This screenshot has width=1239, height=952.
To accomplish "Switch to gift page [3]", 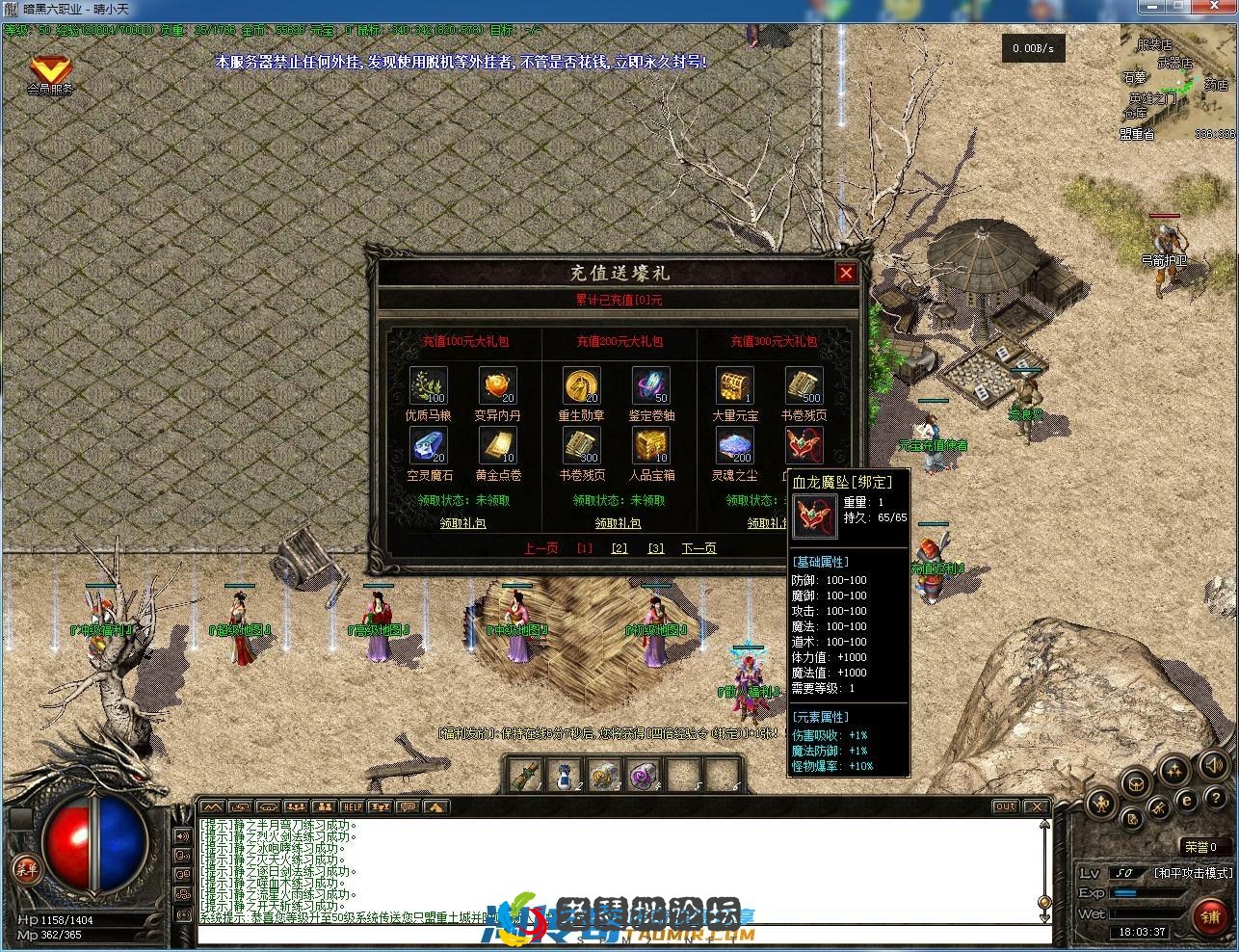I will click(656, 548).
